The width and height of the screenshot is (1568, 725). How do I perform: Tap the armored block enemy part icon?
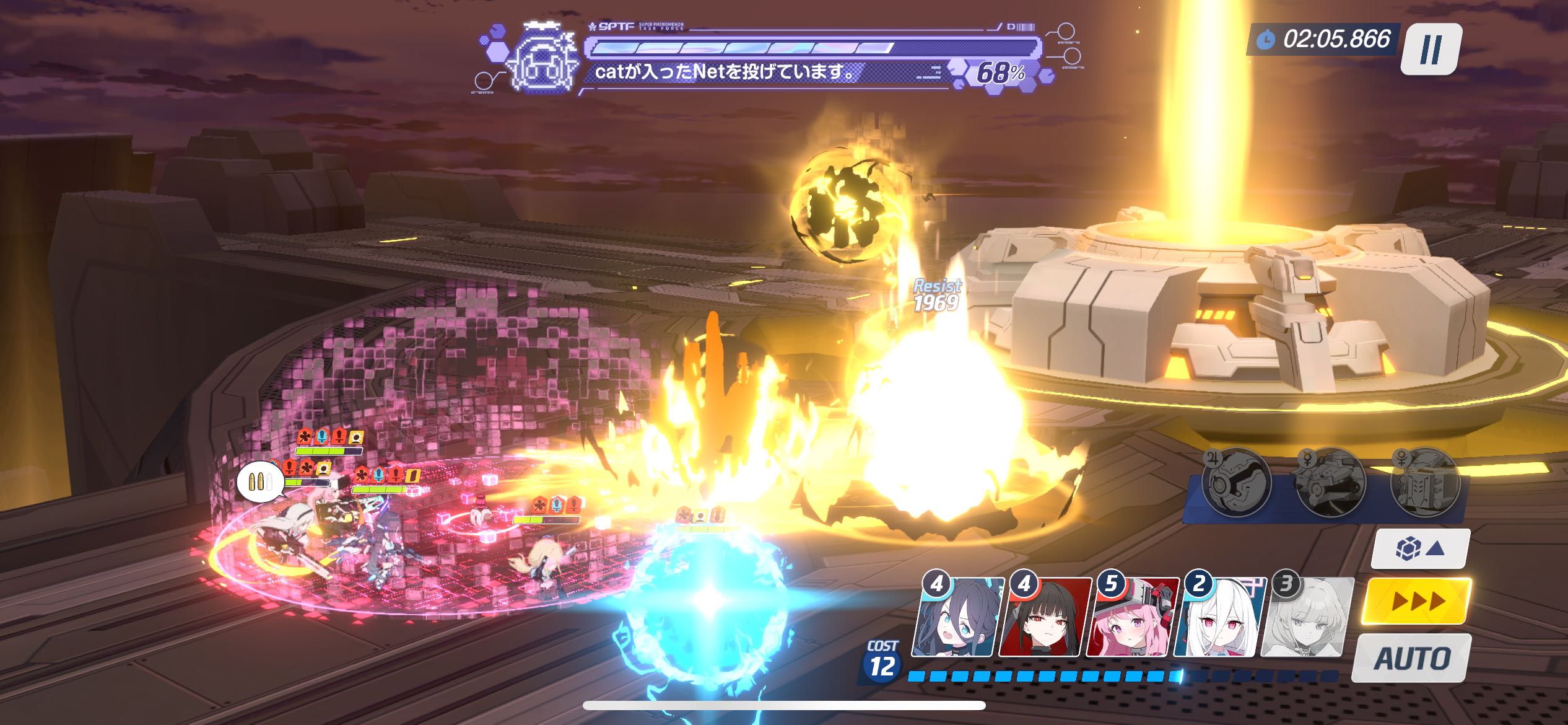coord(1425,483)
